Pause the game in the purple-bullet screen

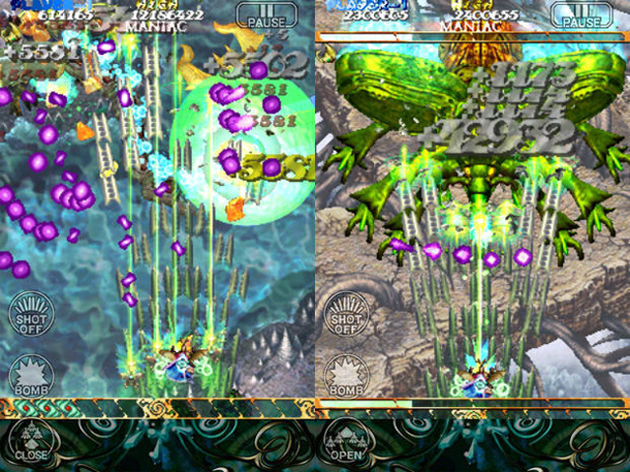(x=264, y=15)
